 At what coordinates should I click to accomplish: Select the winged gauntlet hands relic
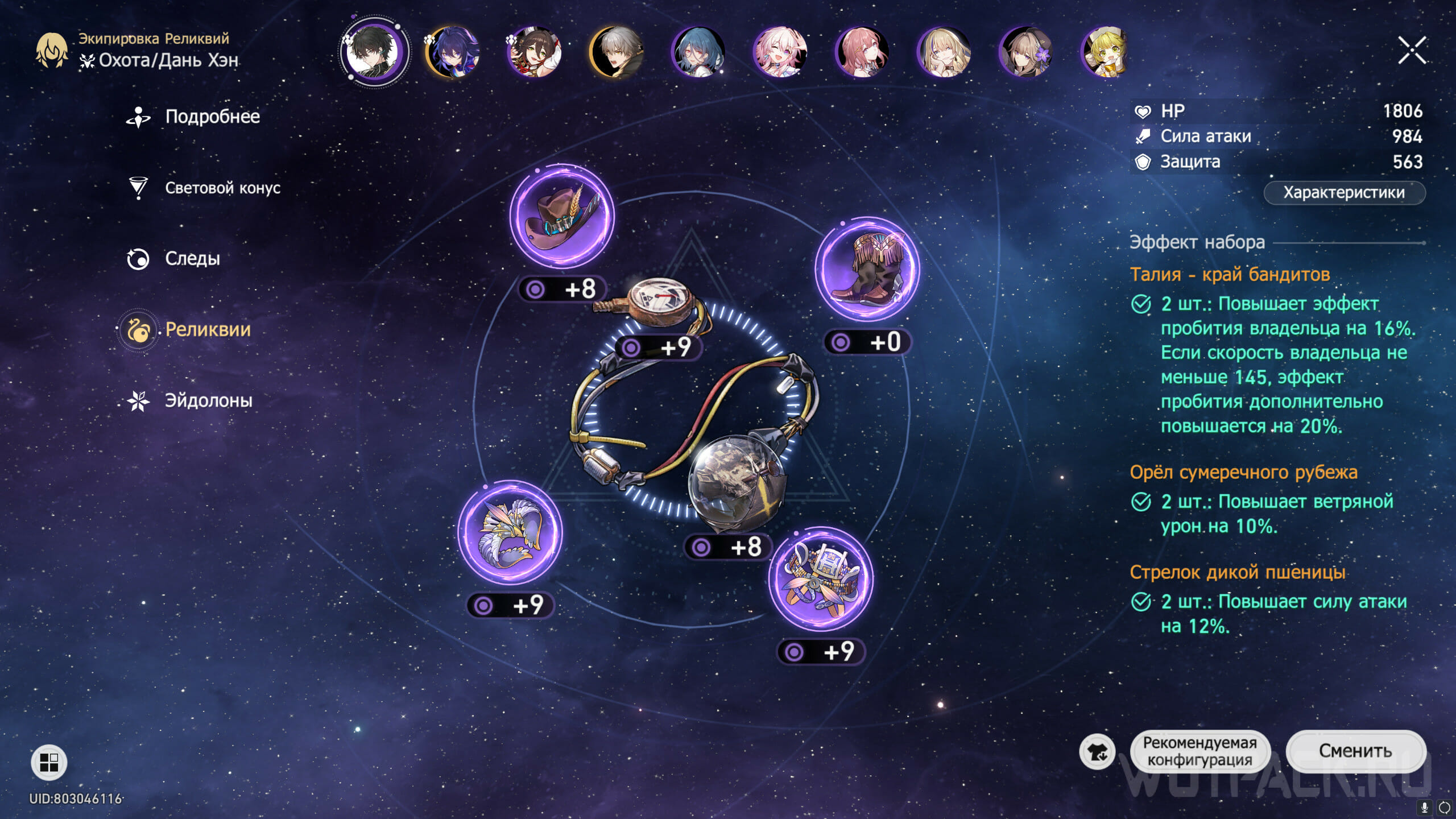(x=510, y=533)
